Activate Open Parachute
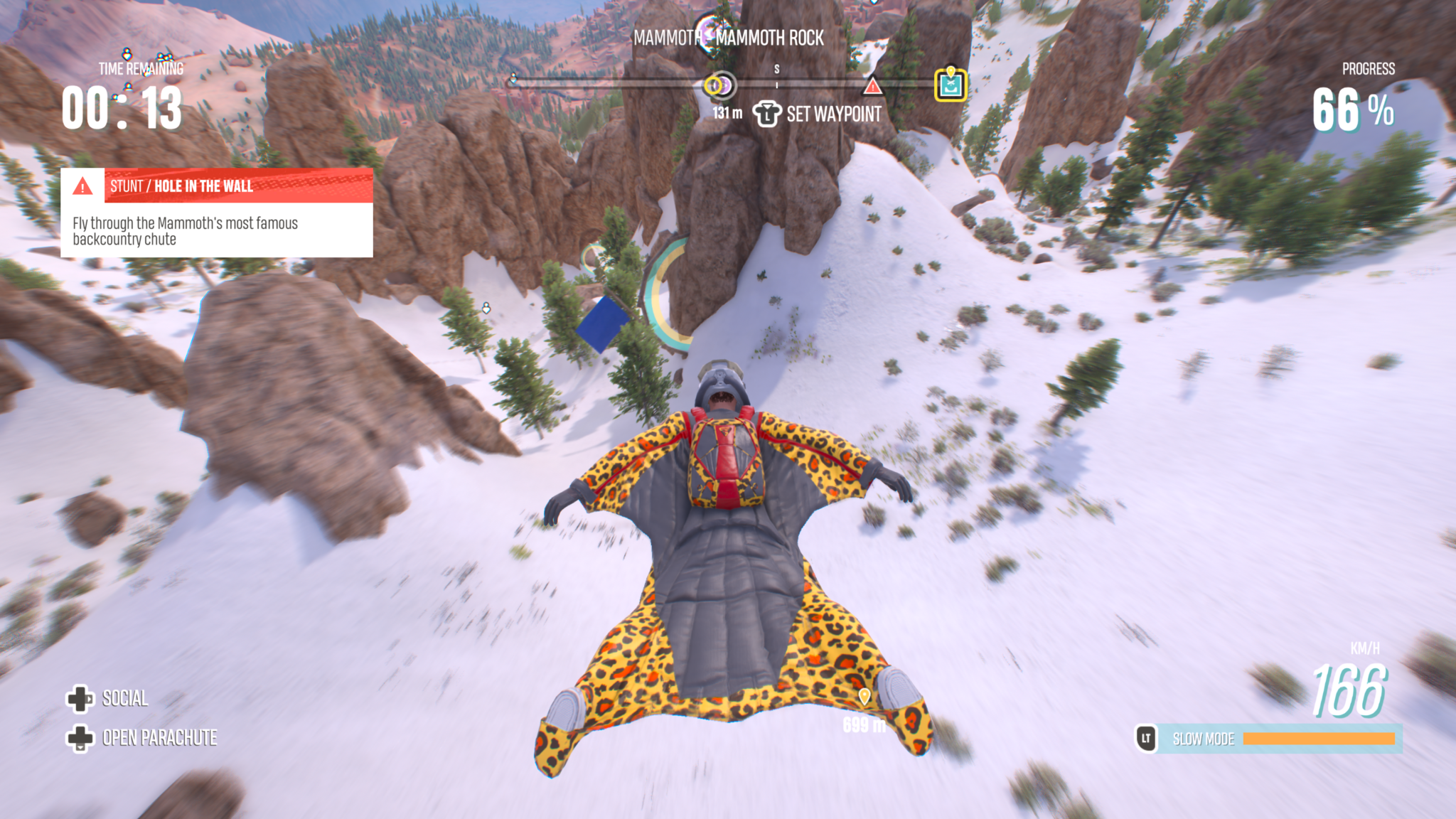The height and width of the screenshot is (819, 1456). point(142,738)
